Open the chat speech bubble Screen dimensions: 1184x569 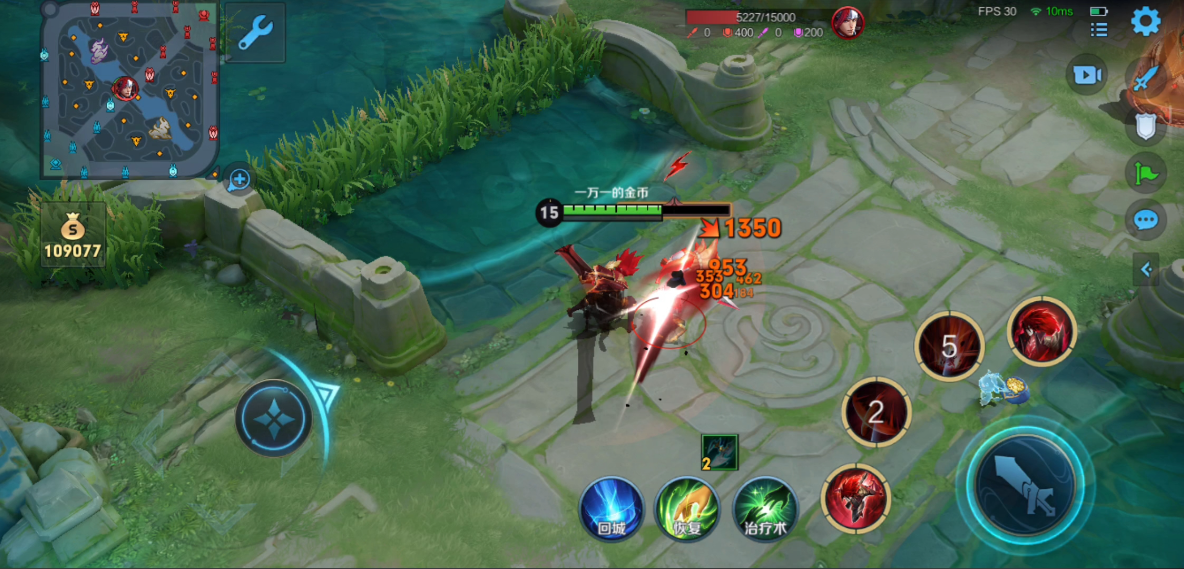tap(1146, 219)
